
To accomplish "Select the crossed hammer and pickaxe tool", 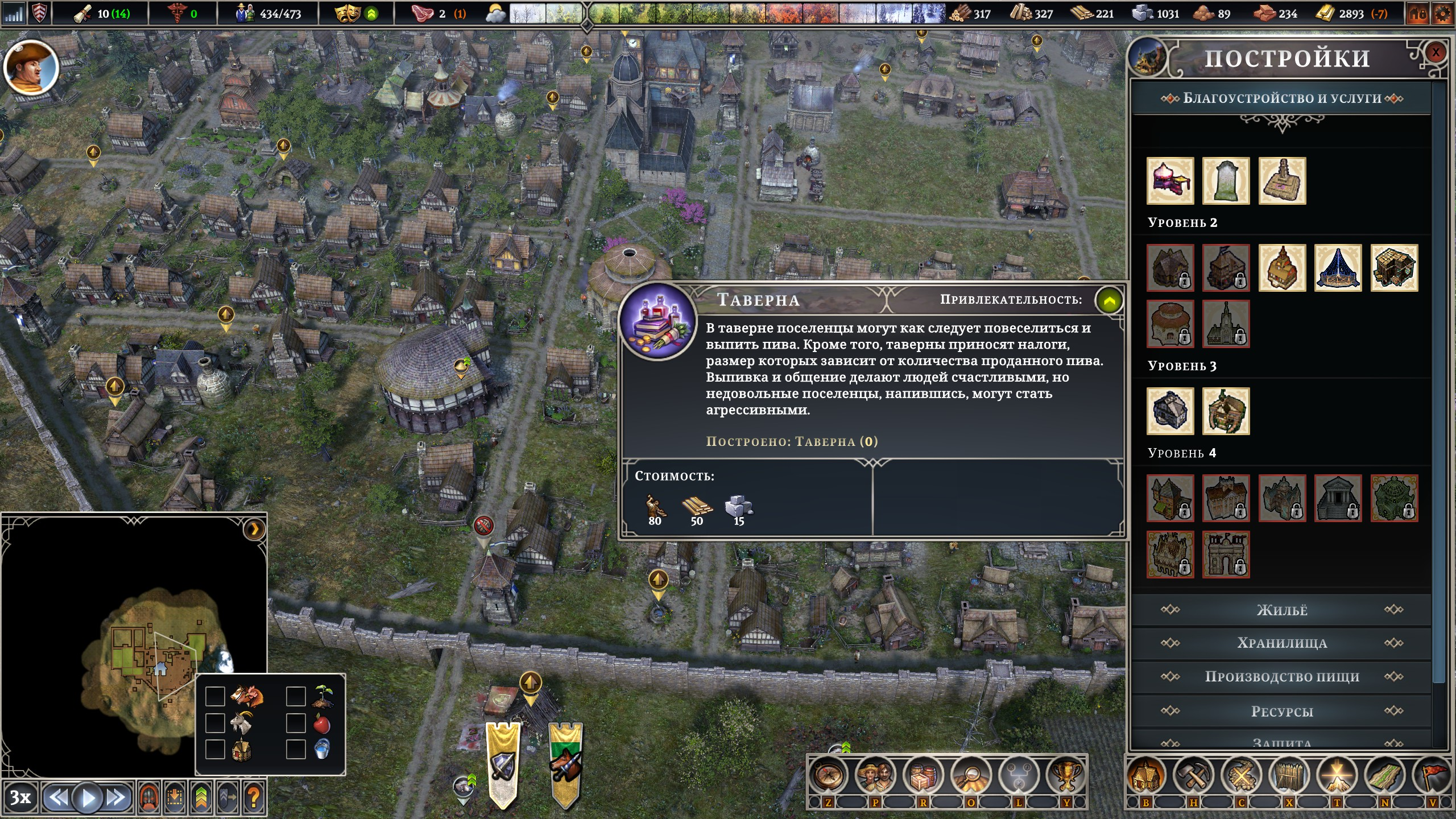I will (1193, 775).
